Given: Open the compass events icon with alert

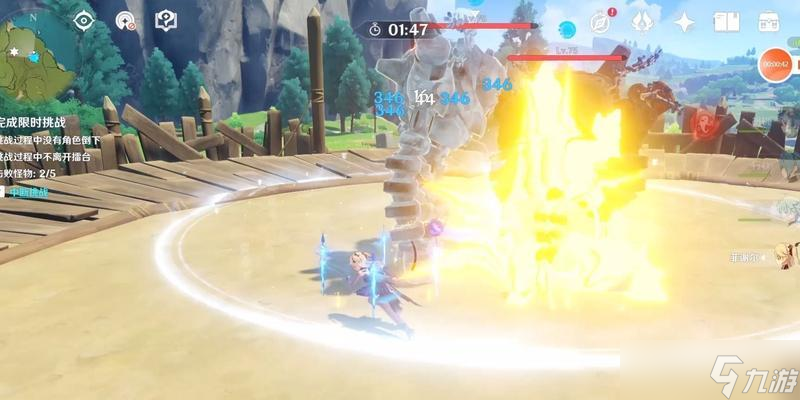Looking at the screenshot, I should coord(601,22).
